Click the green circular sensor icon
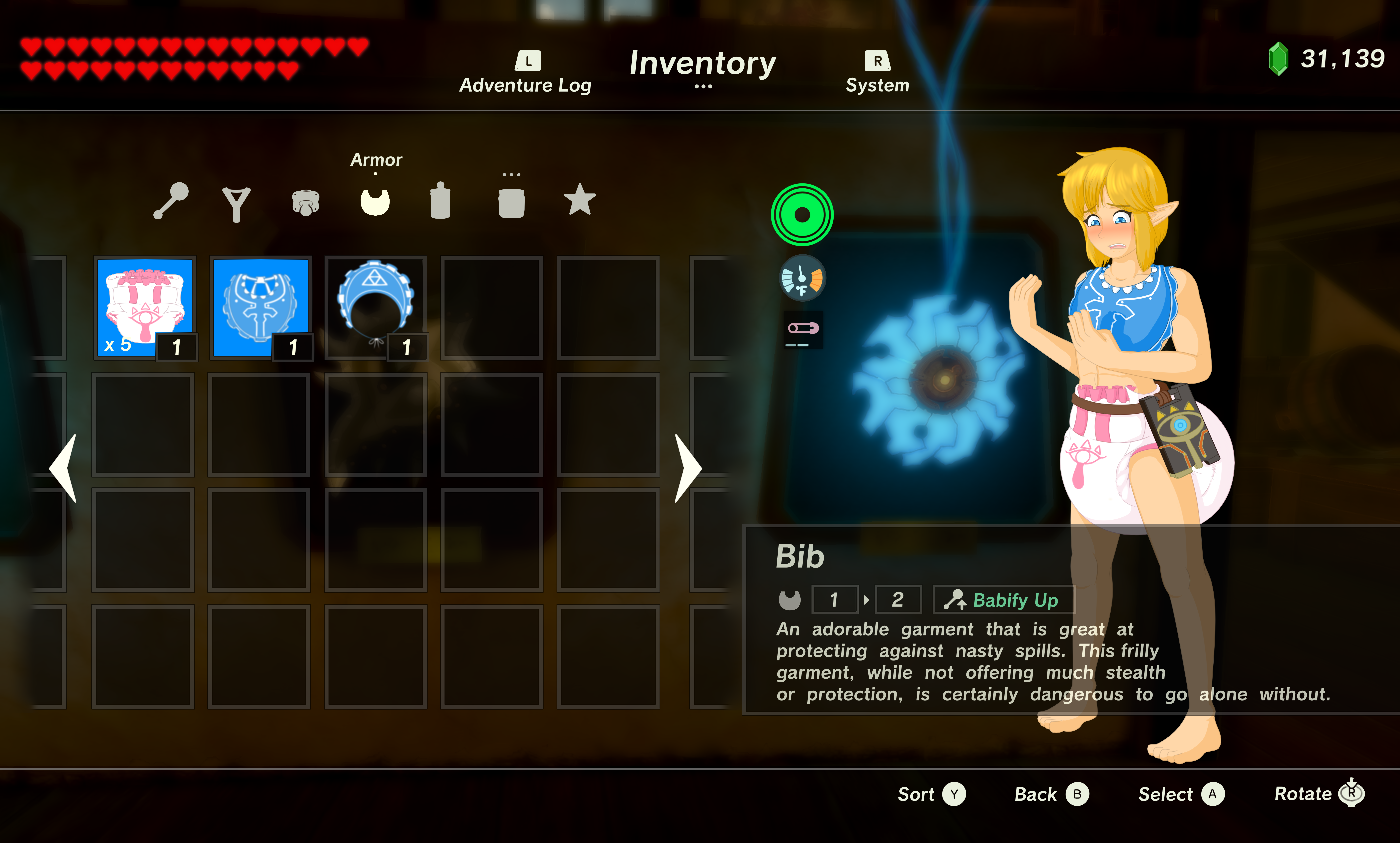The image size is (1400, 843). pyautogui.click(x=801, y=215)
